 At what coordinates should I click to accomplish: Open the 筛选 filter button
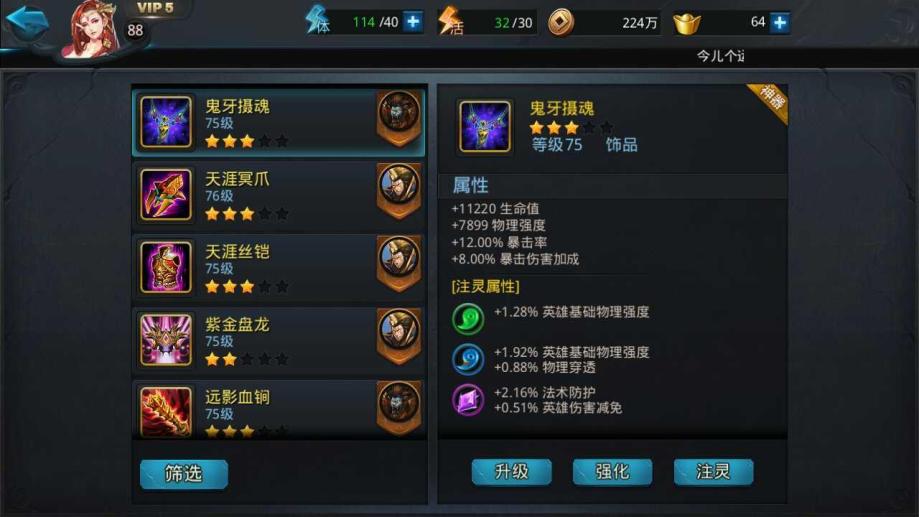tap(183, 473)
